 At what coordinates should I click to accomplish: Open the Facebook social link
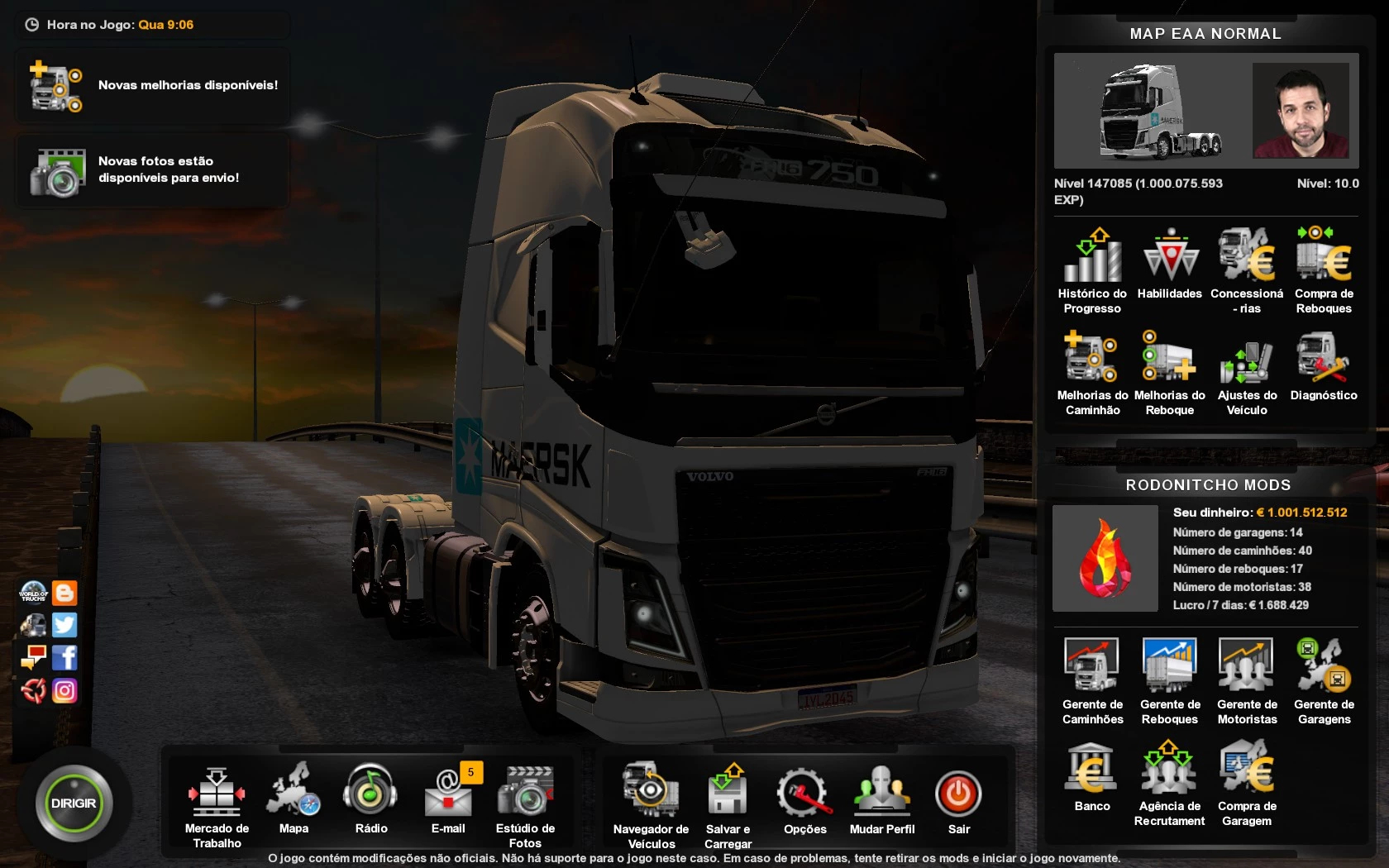click(x=64, y=658)
